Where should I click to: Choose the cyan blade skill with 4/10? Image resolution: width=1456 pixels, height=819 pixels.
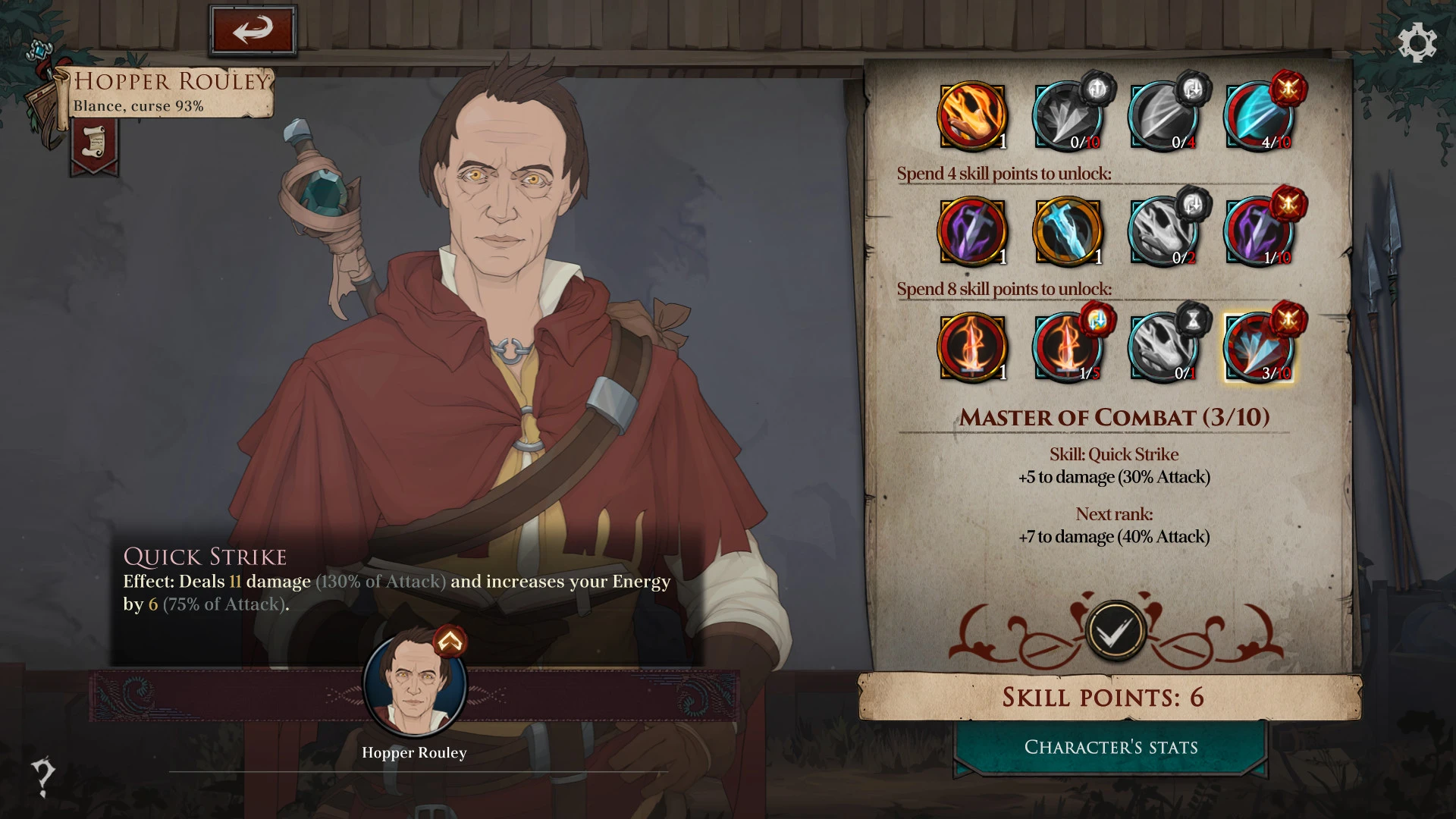[1259, 117]
